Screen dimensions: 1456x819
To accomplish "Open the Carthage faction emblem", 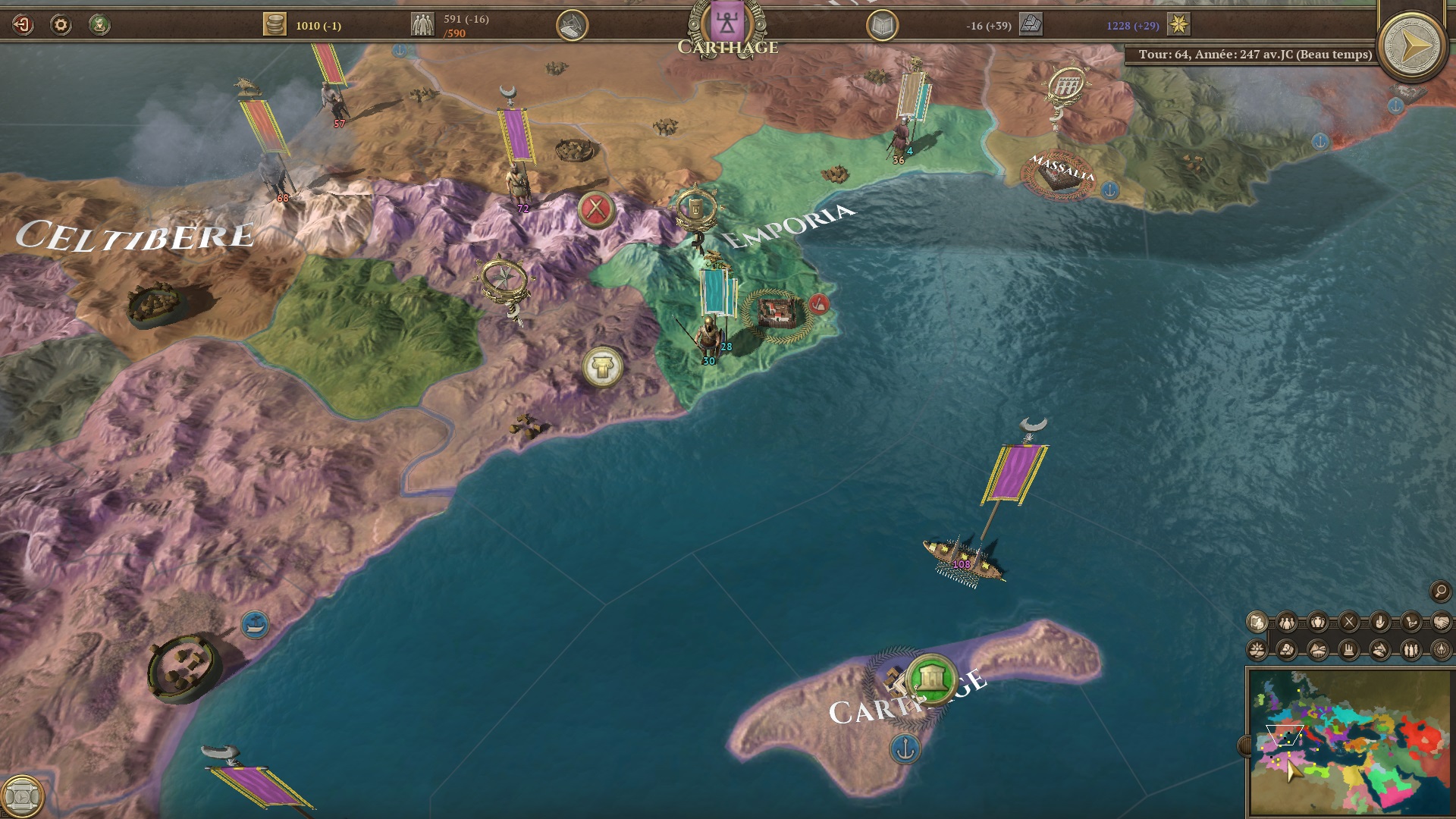I will point(727,23).
